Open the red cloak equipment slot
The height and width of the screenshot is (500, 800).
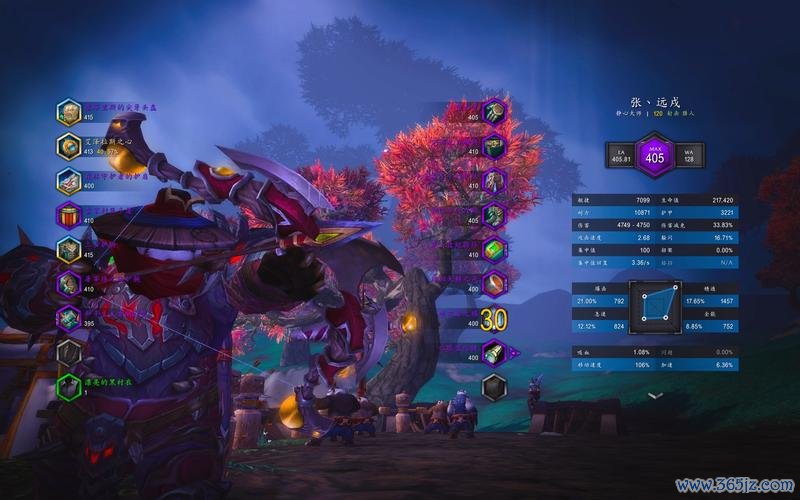pos(69,215)
